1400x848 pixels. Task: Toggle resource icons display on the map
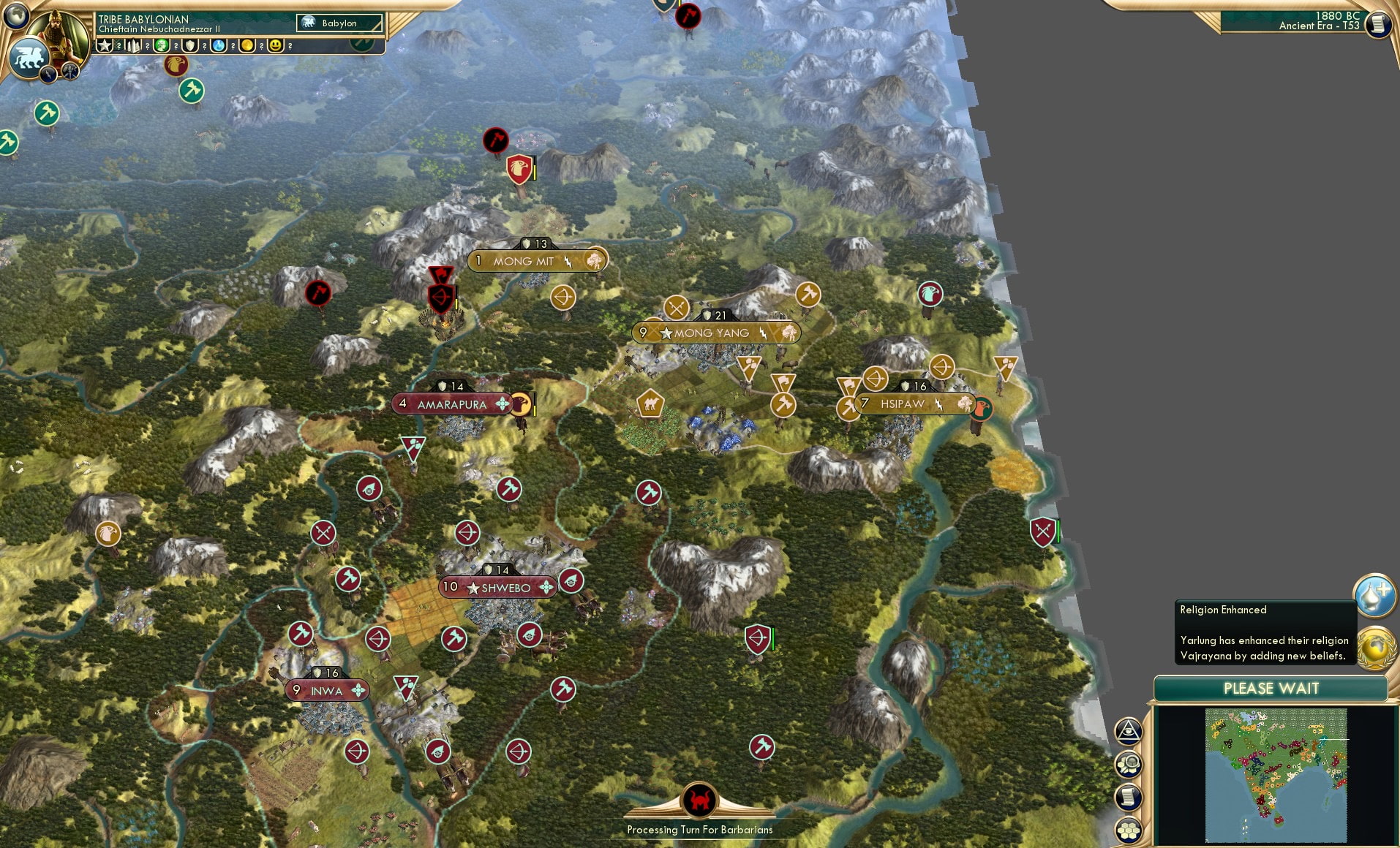(1129, 765)
